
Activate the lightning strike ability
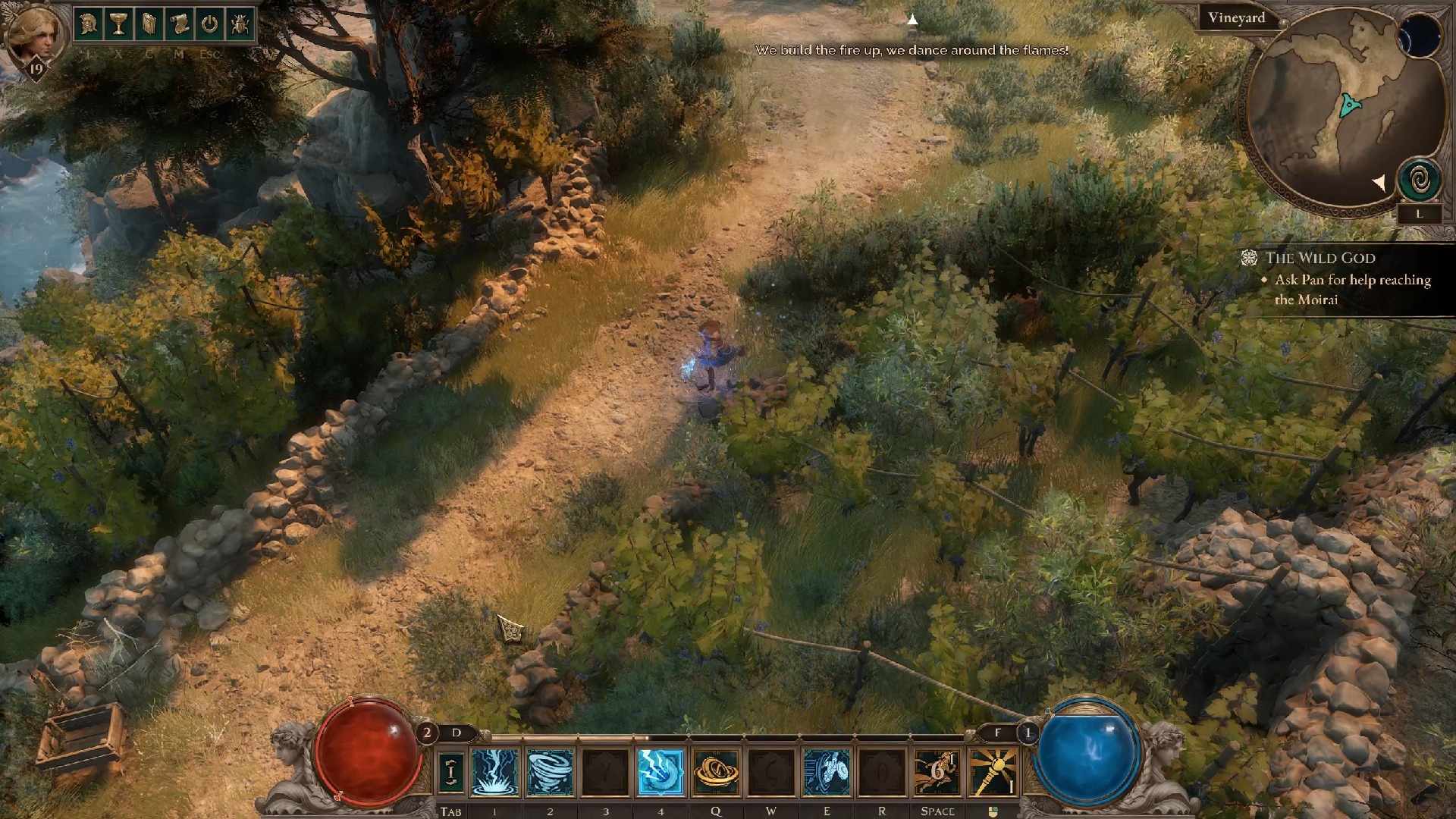(494, 772)
